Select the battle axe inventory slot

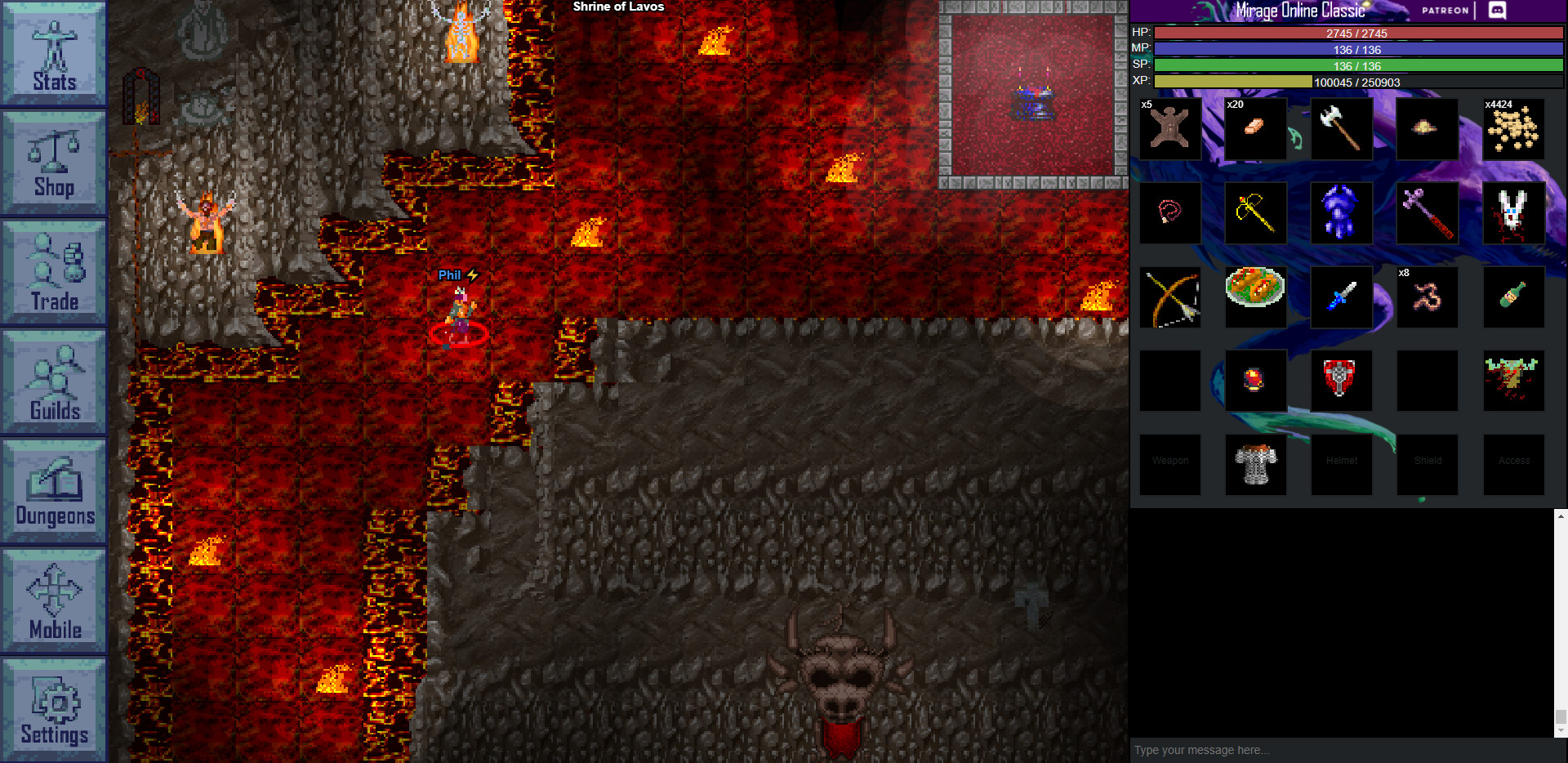[x=1341, y=129]
